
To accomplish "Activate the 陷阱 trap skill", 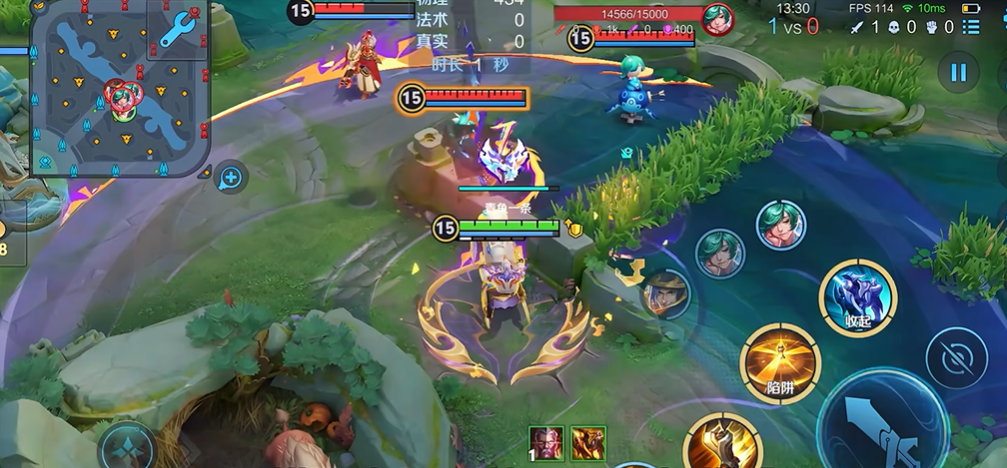I will (780, 363).
